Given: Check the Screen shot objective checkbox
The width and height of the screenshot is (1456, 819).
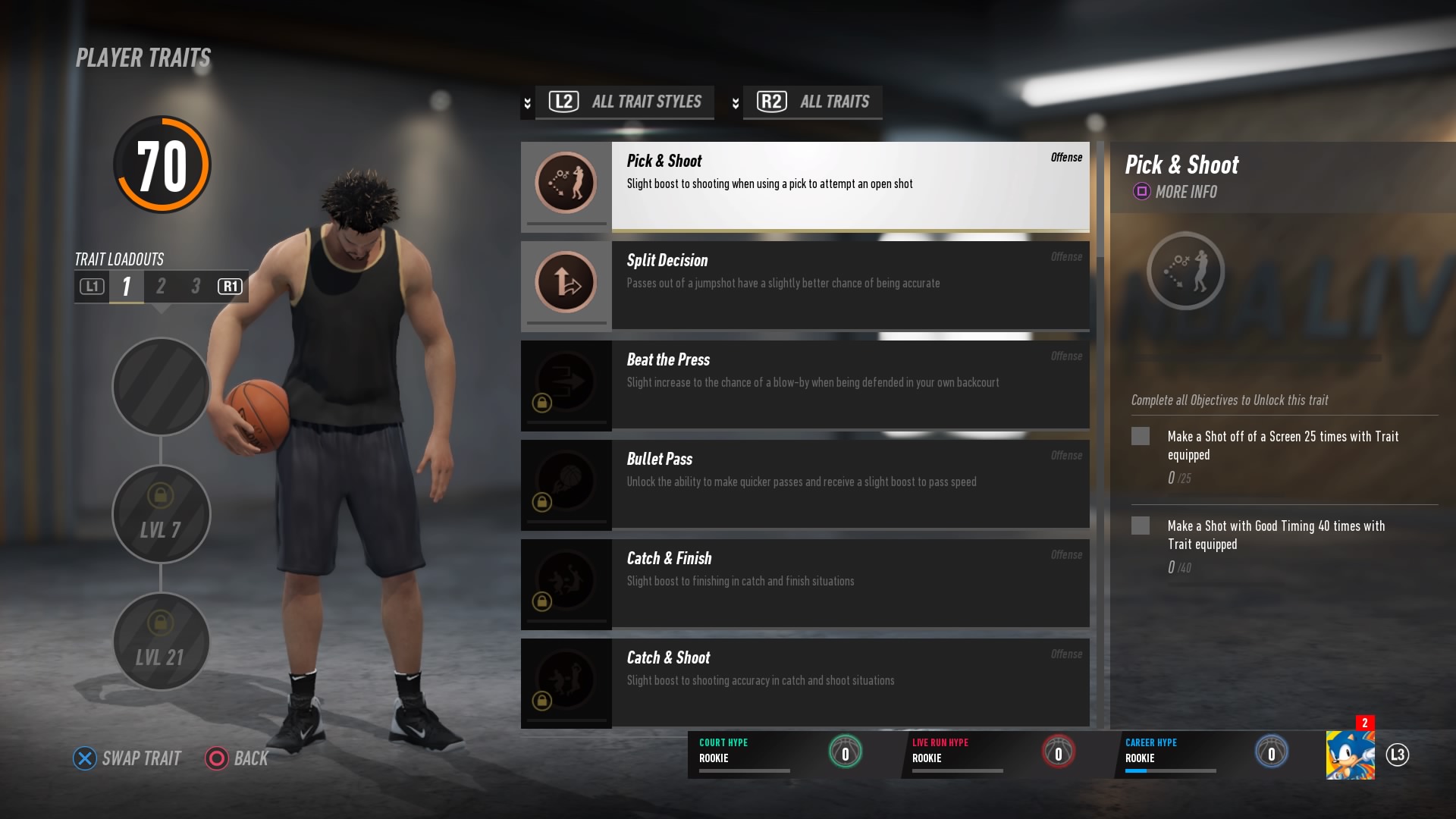Looking at the screenshot, I should (1142, 436).
